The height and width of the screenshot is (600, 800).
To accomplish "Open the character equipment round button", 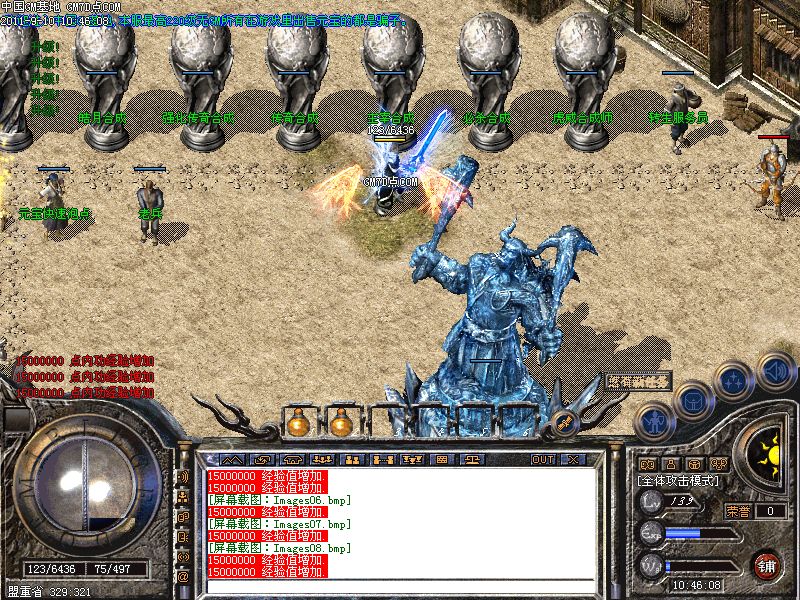I will (653, 421).
